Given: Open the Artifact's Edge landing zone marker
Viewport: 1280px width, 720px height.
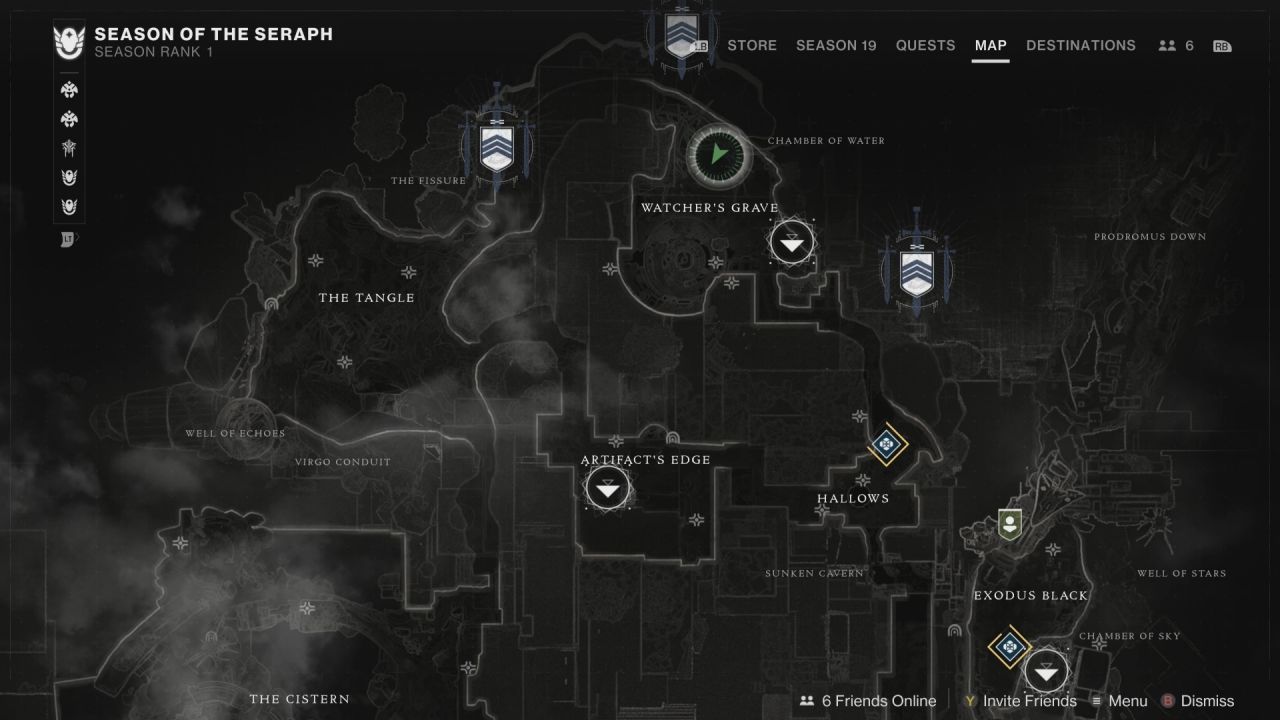Looking at the screenshot, I should click(x=607, y=488).
